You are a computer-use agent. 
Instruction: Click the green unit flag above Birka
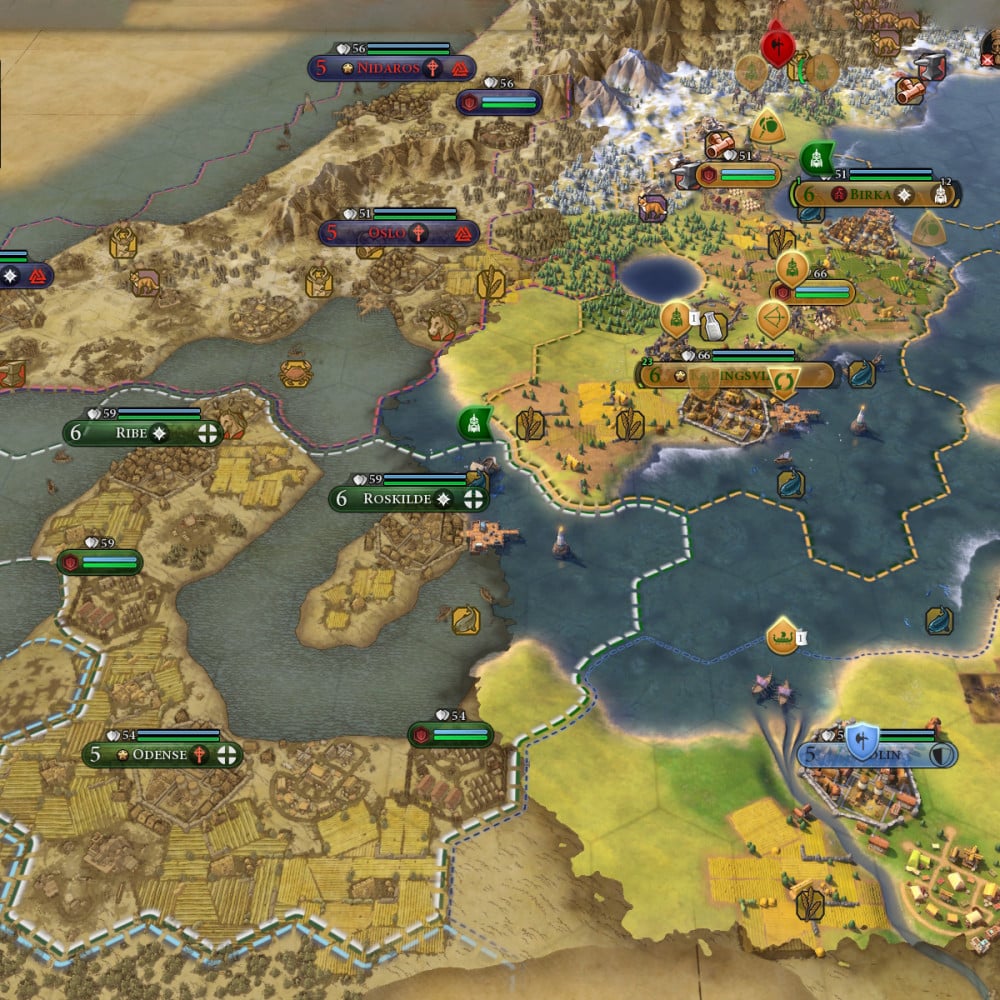tap(817, 158)
